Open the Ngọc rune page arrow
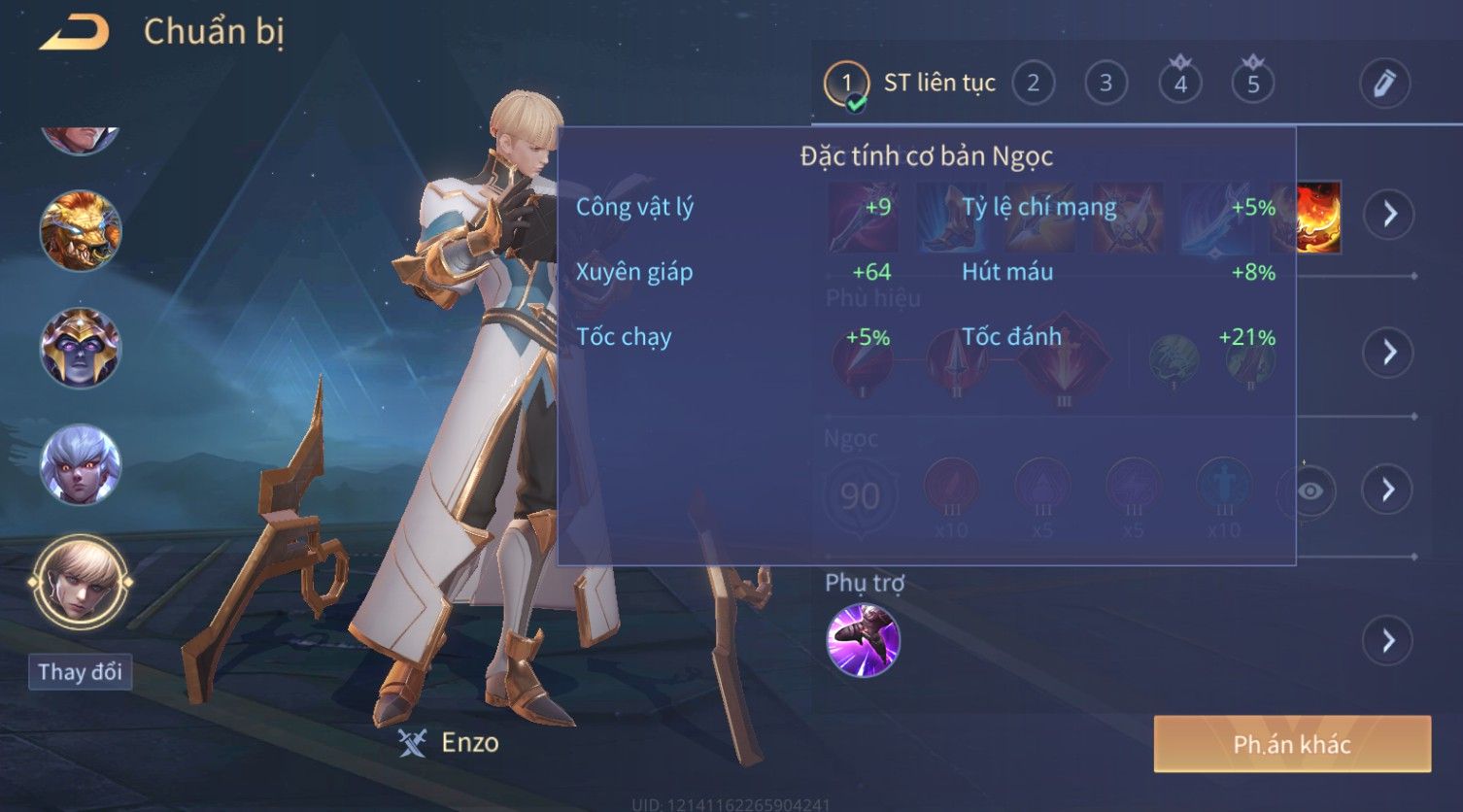Viewport: 1463px width, 812px height. pyautogui.click(x=1388, y=490)
